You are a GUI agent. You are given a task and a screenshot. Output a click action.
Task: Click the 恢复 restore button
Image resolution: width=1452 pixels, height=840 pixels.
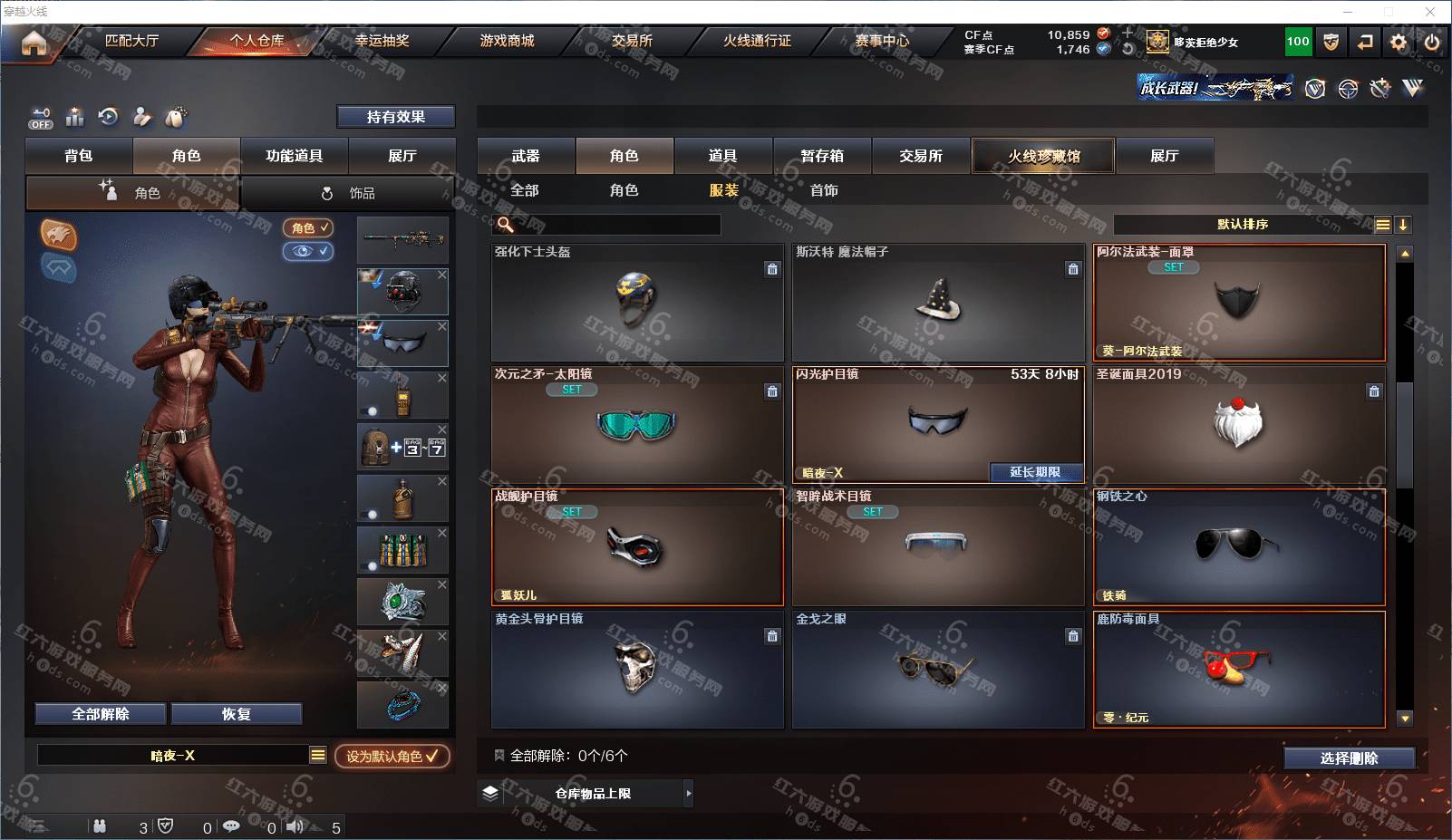coord(236,714)
